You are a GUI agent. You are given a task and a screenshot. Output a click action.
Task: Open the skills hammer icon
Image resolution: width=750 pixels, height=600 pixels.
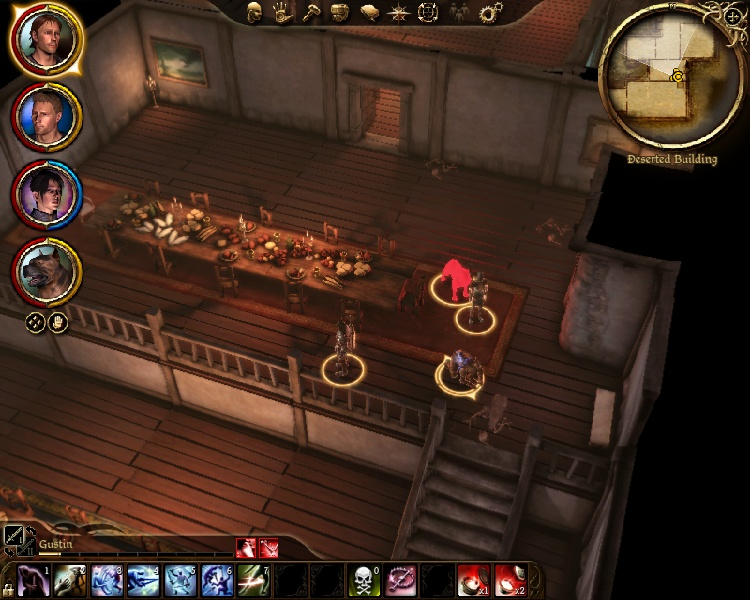point(311,12)
